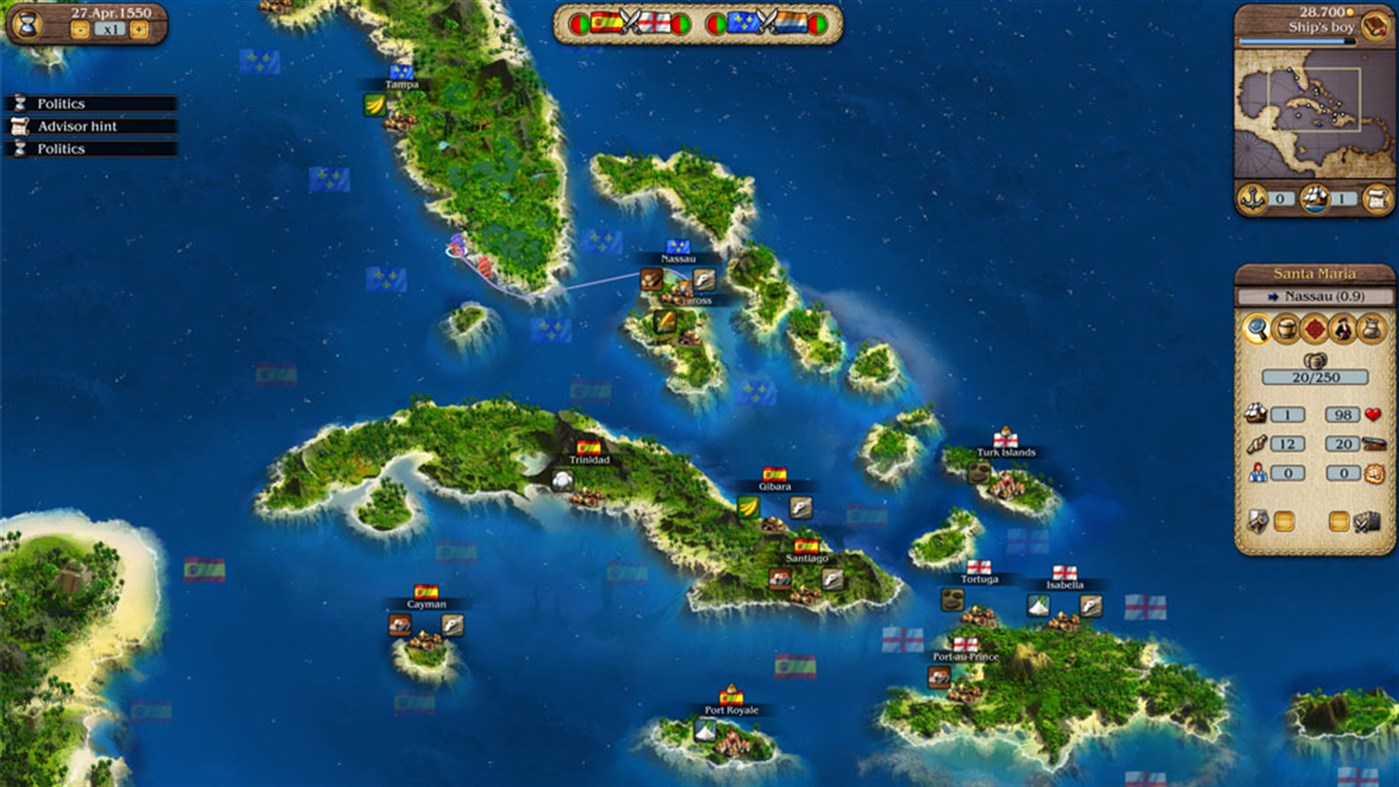Image resolution: width=1399 pixels, height=787 pixels.
Task: Open the missions scroll icon below the minimap
Action: click(x=1375, y=199)
